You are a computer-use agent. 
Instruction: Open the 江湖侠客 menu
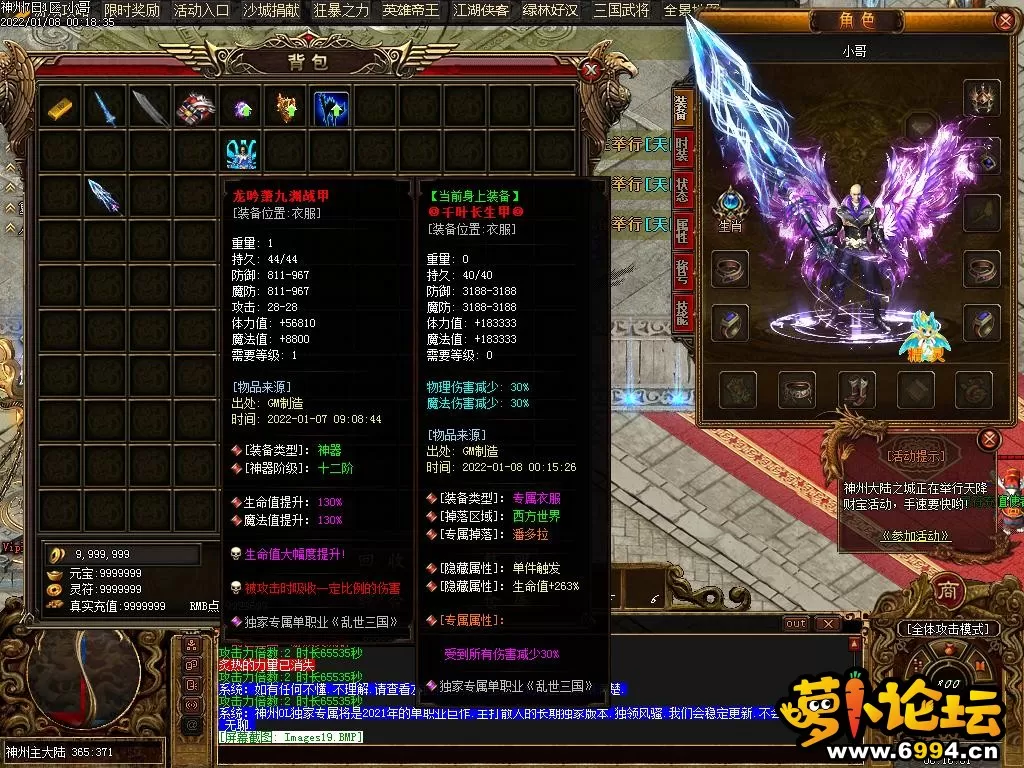pos(480,11)
